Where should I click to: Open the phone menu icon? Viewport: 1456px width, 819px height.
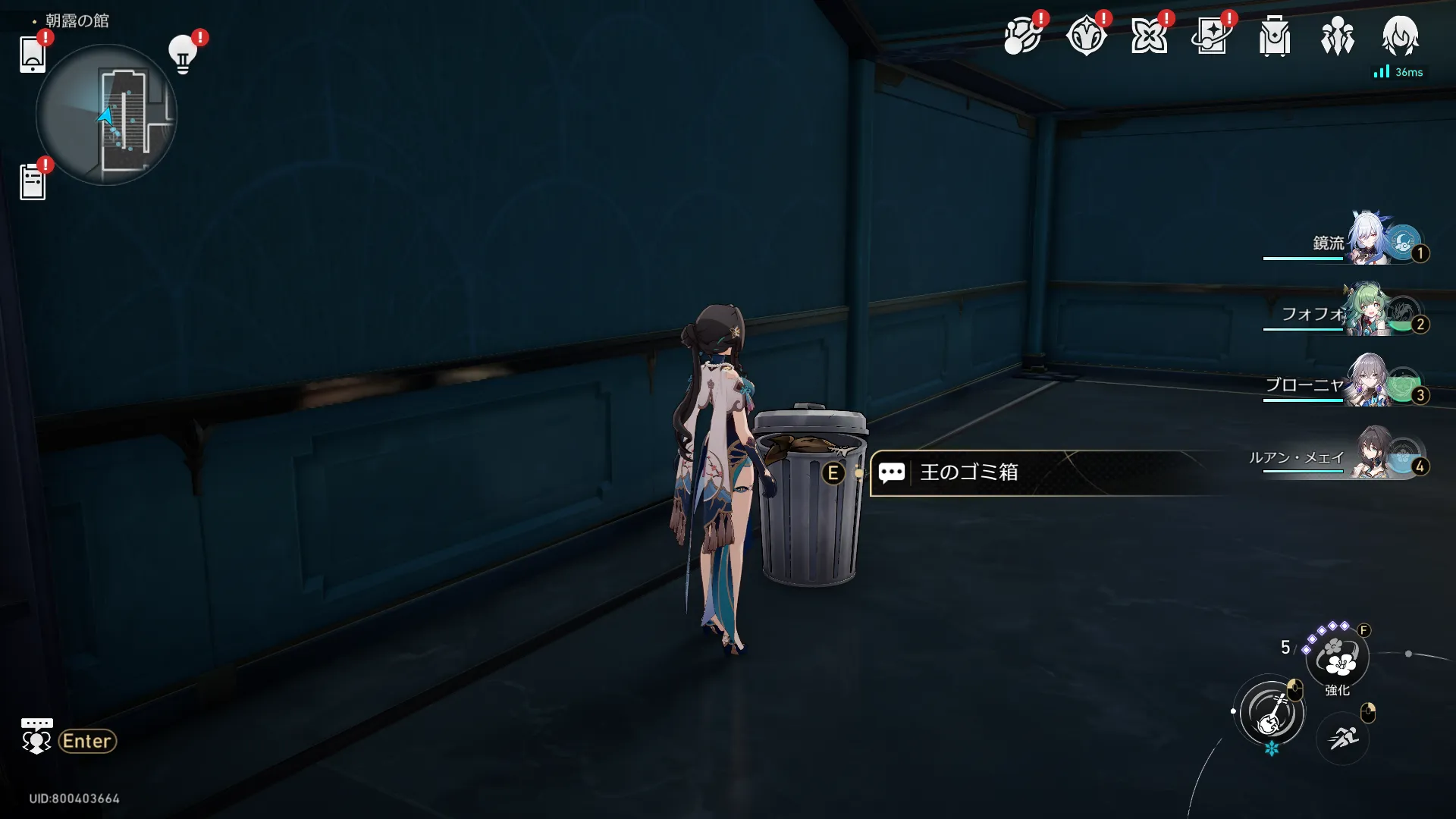[x=33, y=55]
